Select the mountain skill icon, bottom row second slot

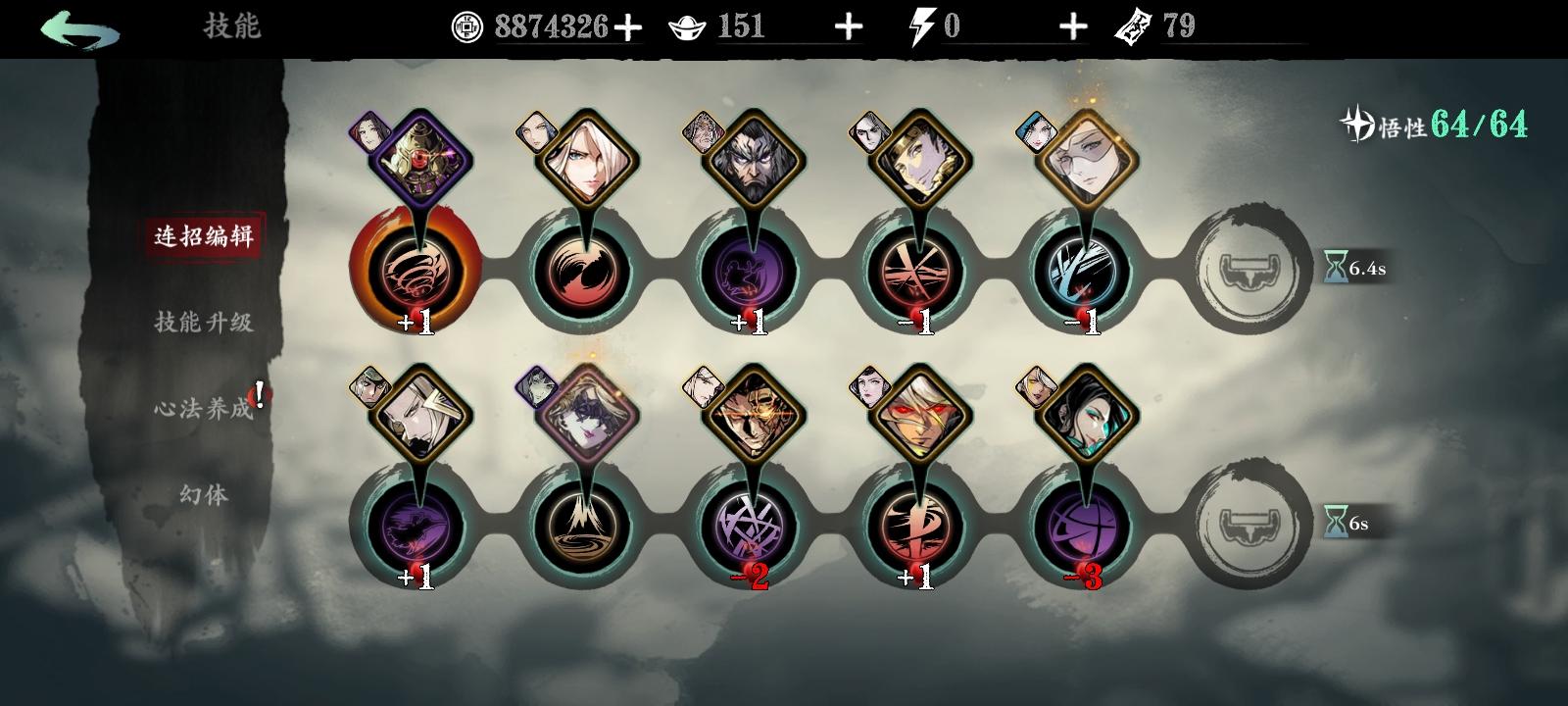click(x=583, y=528)
